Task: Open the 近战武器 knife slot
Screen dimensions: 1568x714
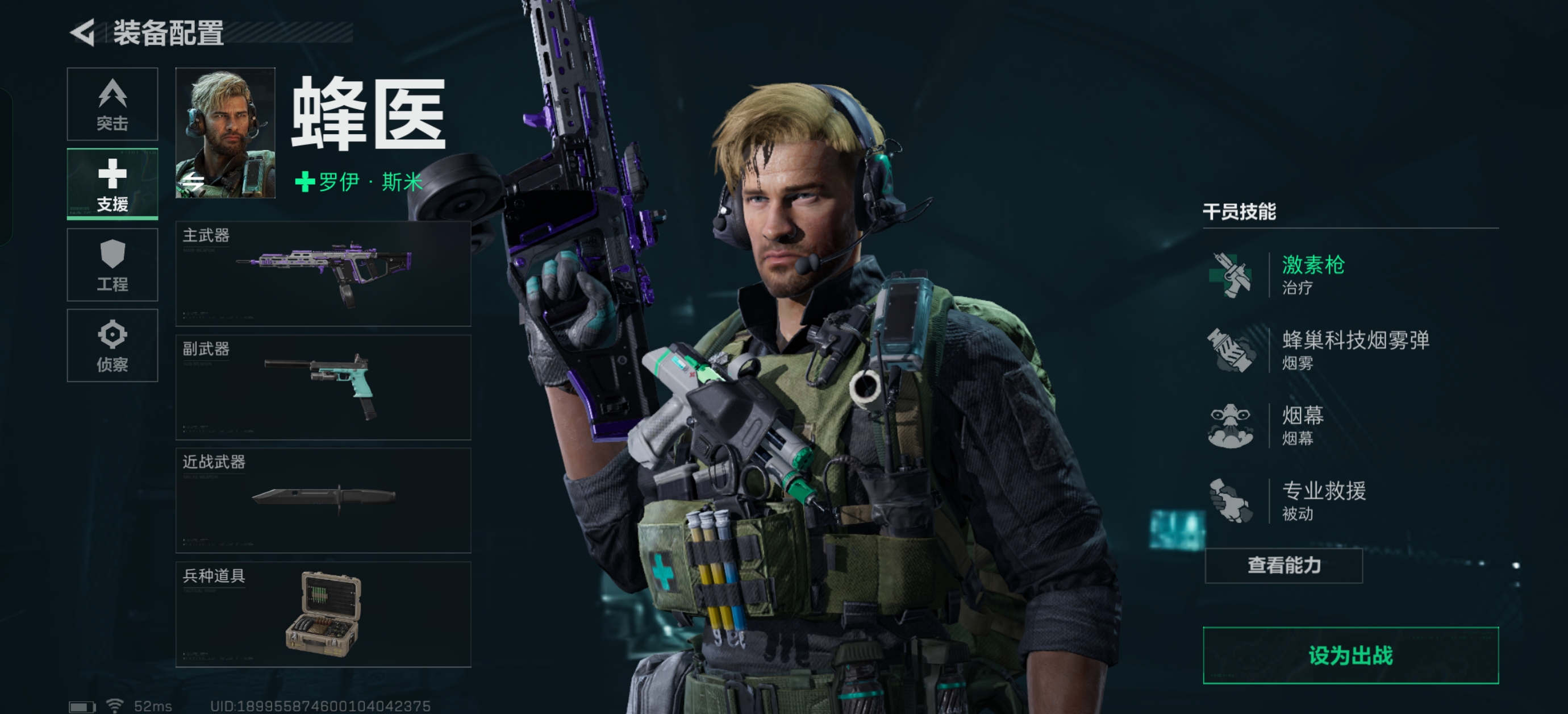Action: 323,500
